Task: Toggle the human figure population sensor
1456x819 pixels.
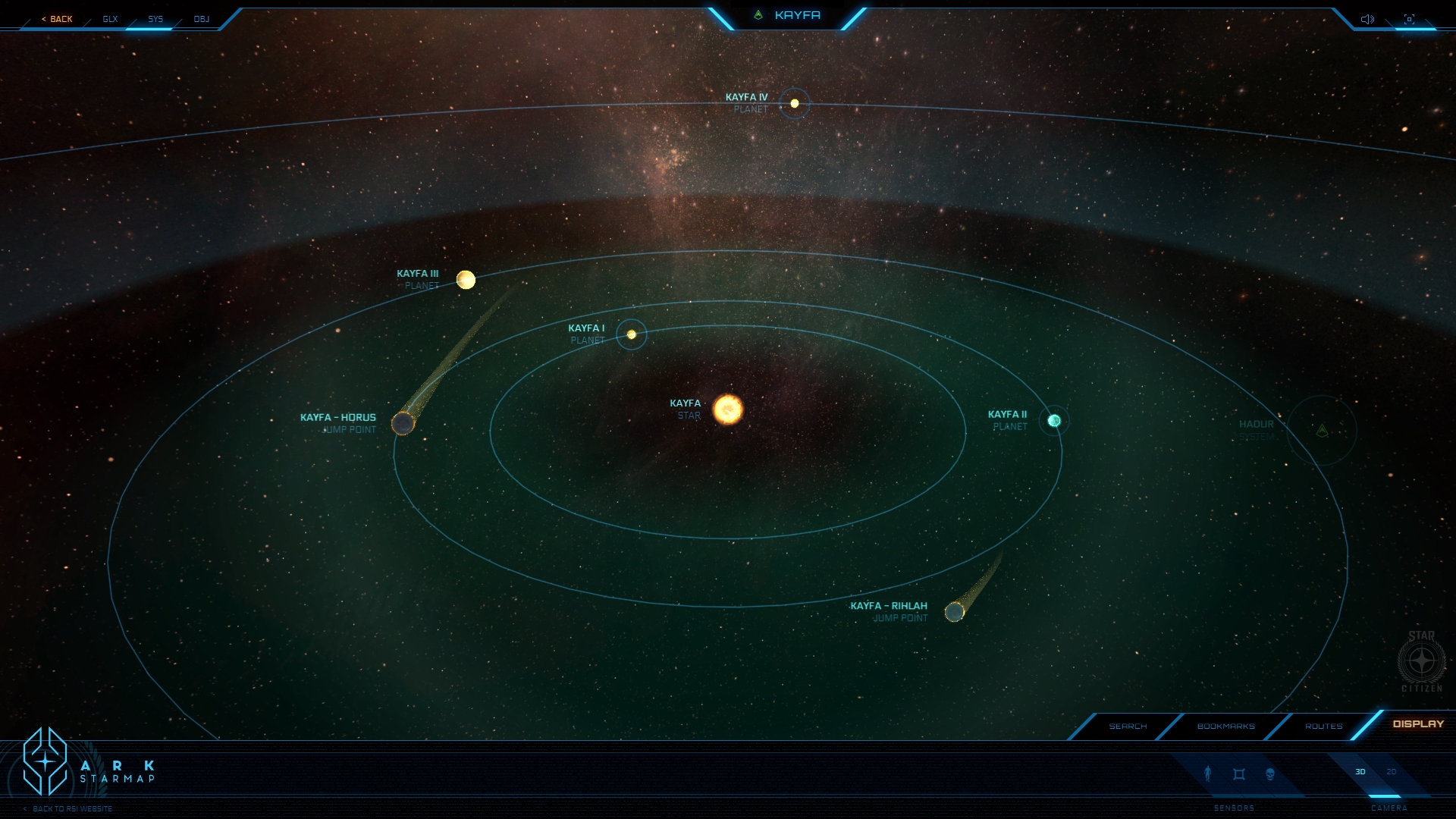Action: tap(1208, 773)
